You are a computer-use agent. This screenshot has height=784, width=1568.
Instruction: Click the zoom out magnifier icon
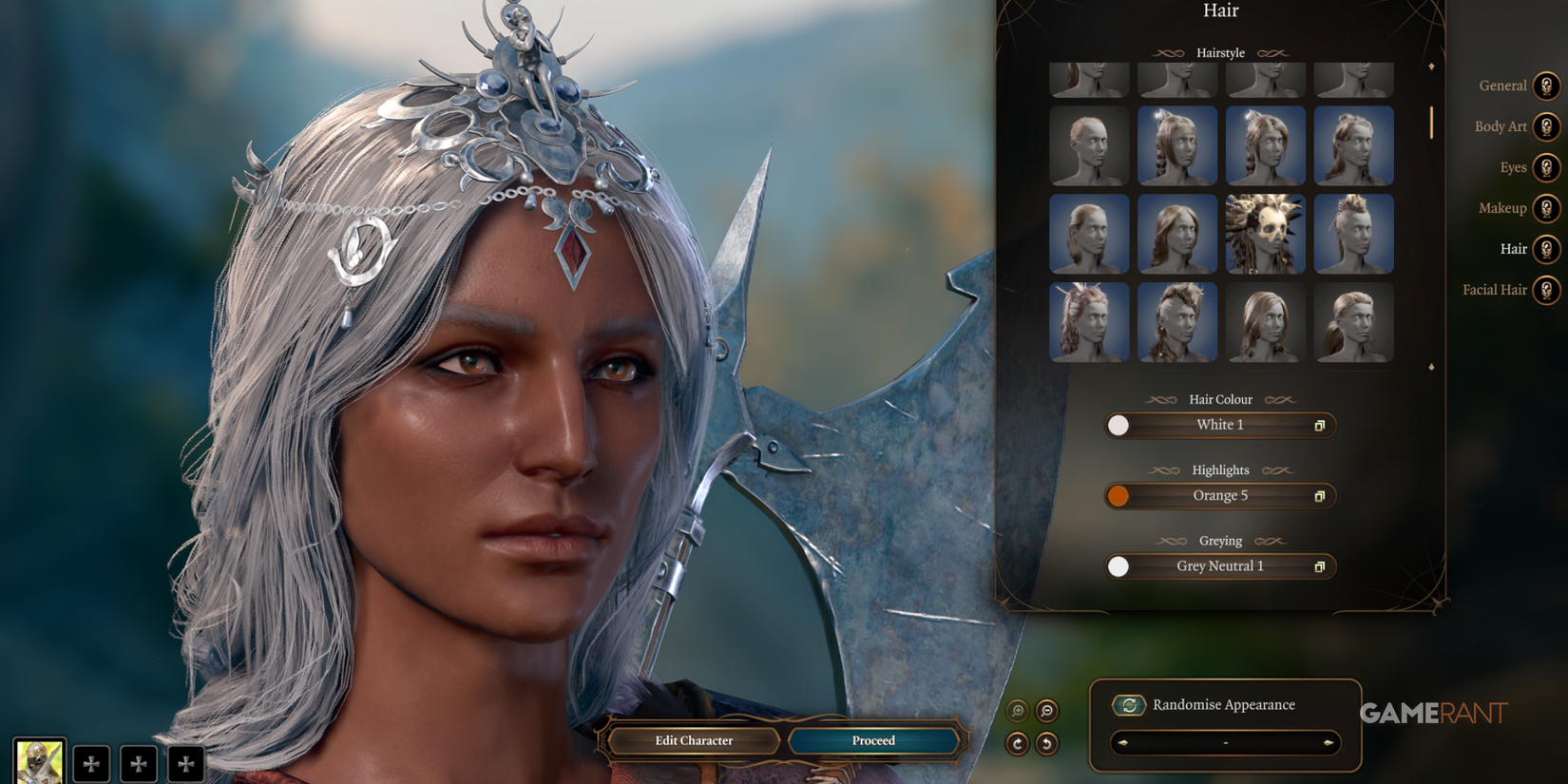[x=1047, y=710]
